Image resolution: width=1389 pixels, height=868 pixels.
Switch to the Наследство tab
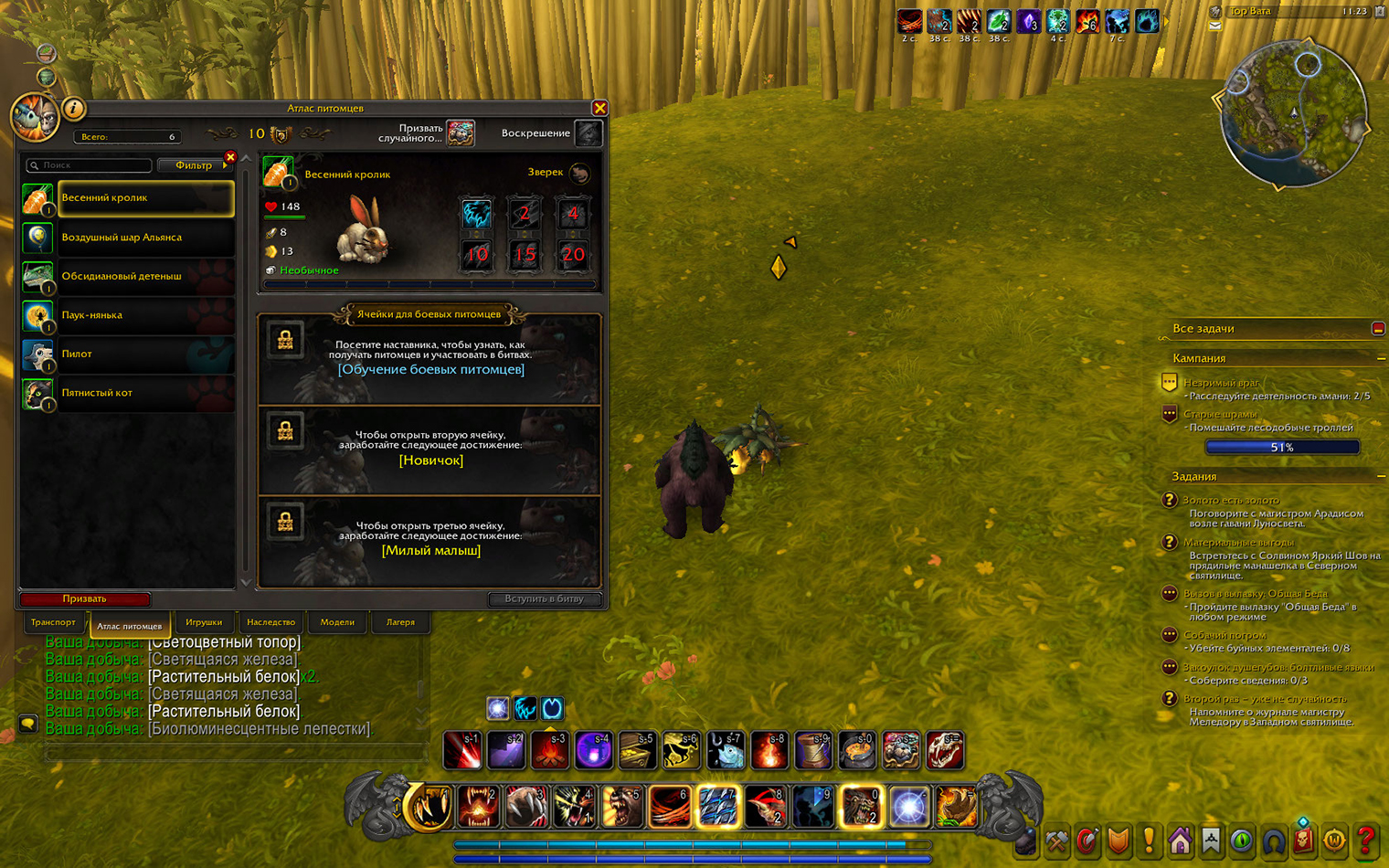click(x=270, y=622)
